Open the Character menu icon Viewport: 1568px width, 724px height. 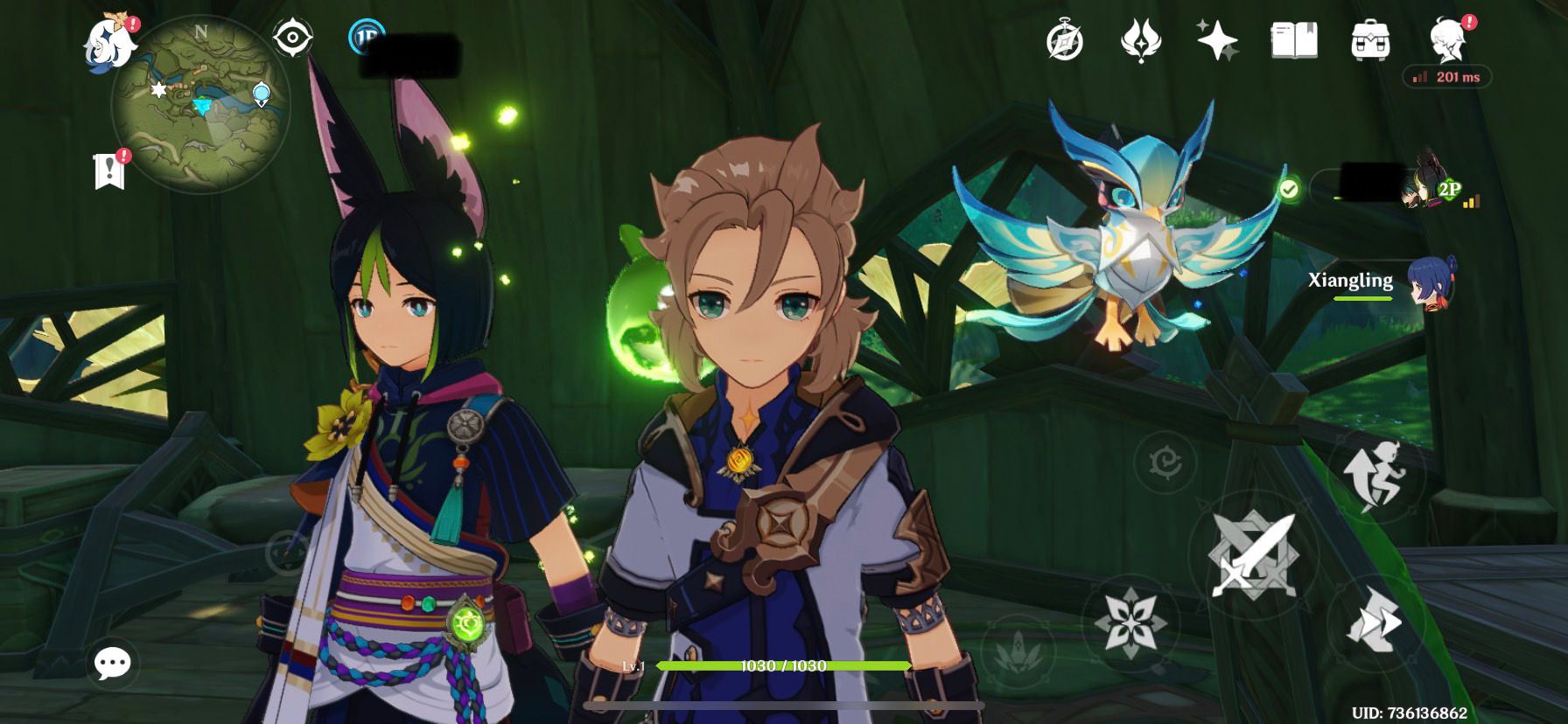pos(1447,40)
